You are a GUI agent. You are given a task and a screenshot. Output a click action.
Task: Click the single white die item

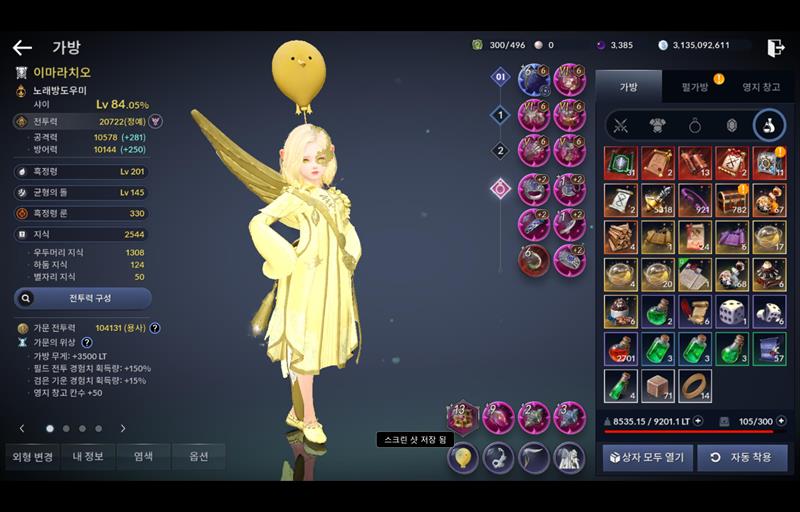pyautogui.click(x=732, y=311)
